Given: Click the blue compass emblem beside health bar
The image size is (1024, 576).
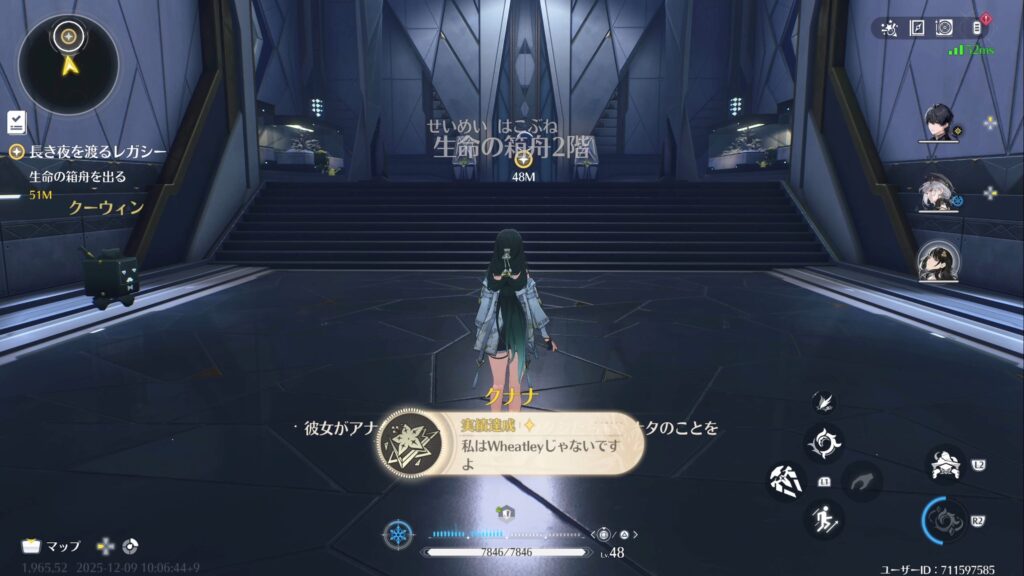Looking at the screenshot, I should coord(398,534).
